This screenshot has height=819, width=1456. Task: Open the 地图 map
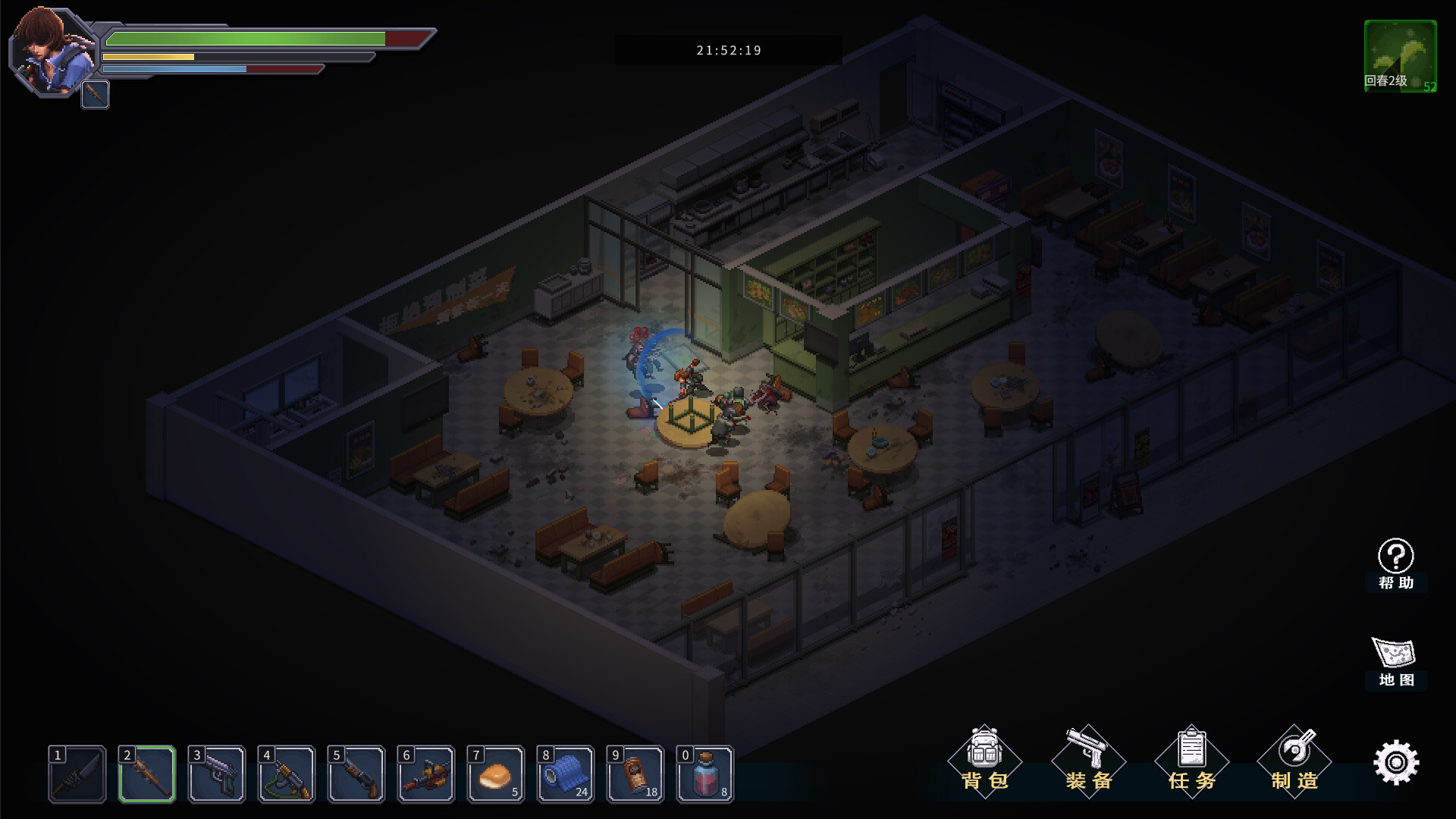1395,661
